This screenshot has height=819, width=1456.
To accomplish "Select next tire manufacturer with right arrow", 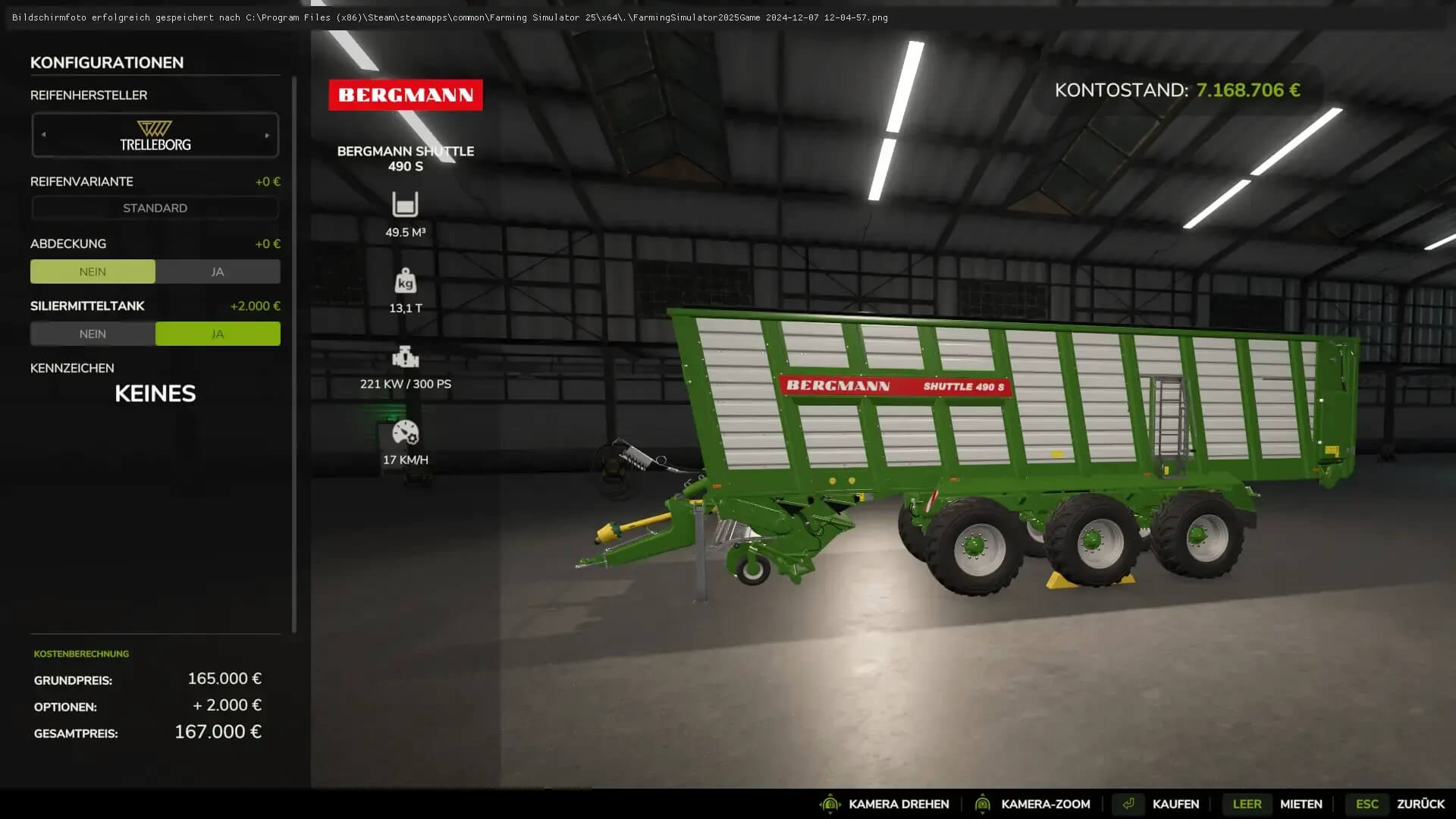I will 267,135.
